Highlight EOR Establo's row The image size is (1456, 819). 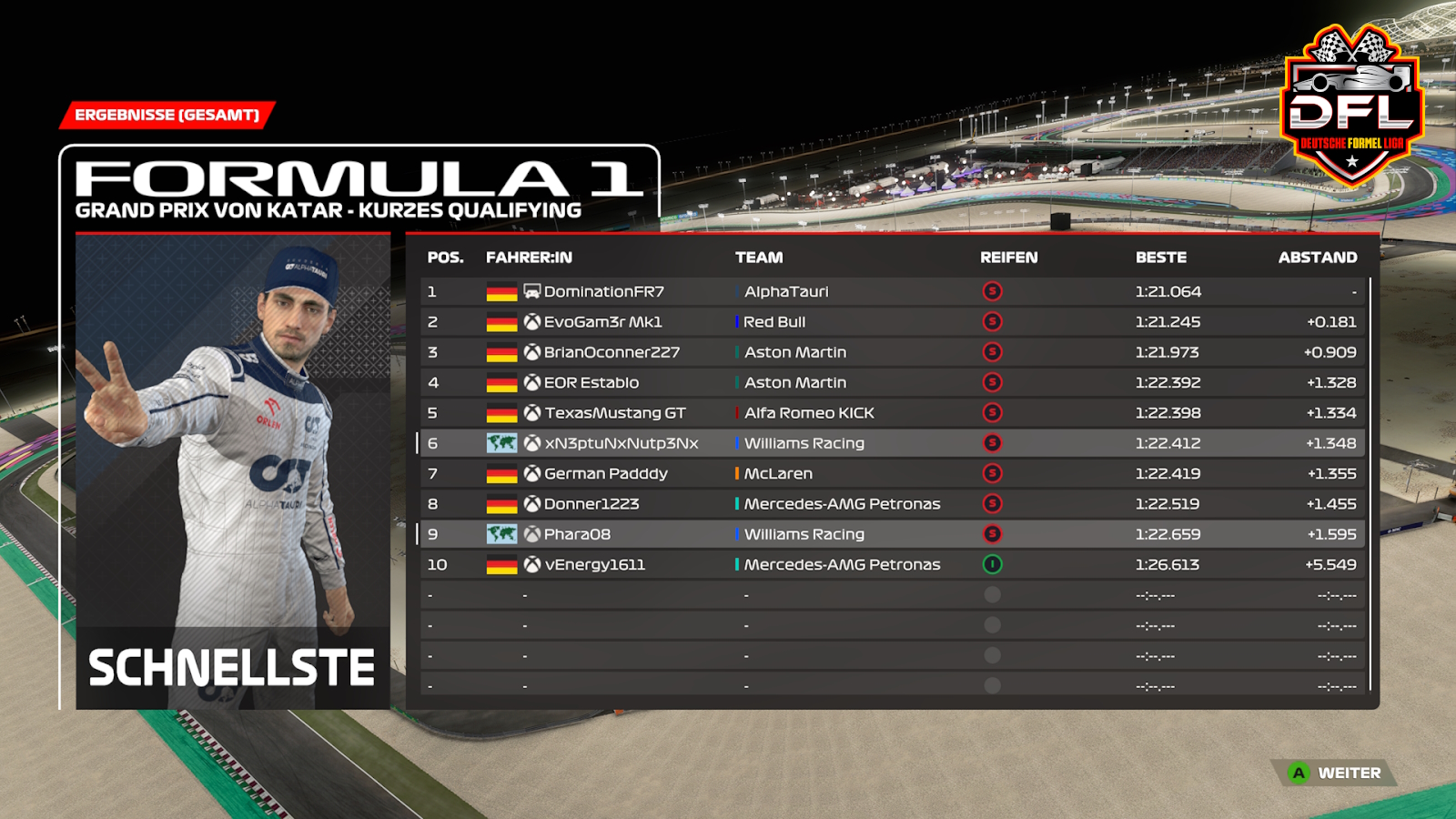point(892,382)
